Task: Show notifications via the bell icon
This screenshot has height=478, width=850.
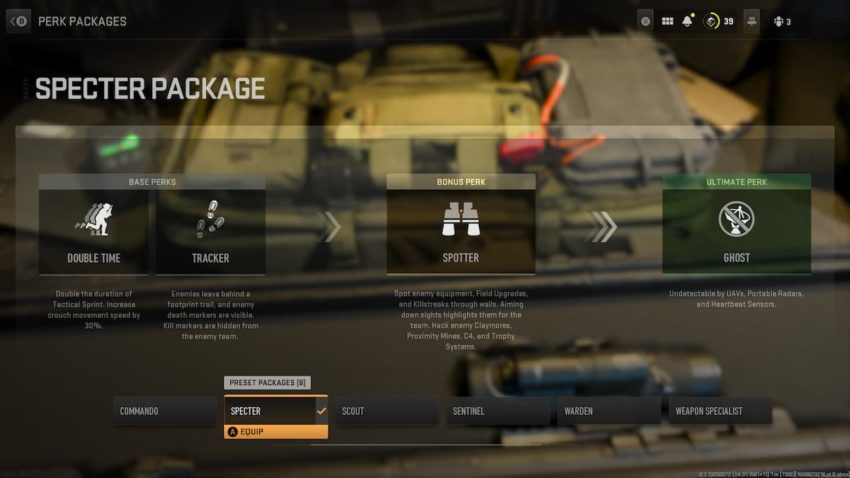Action: [688, 21]
